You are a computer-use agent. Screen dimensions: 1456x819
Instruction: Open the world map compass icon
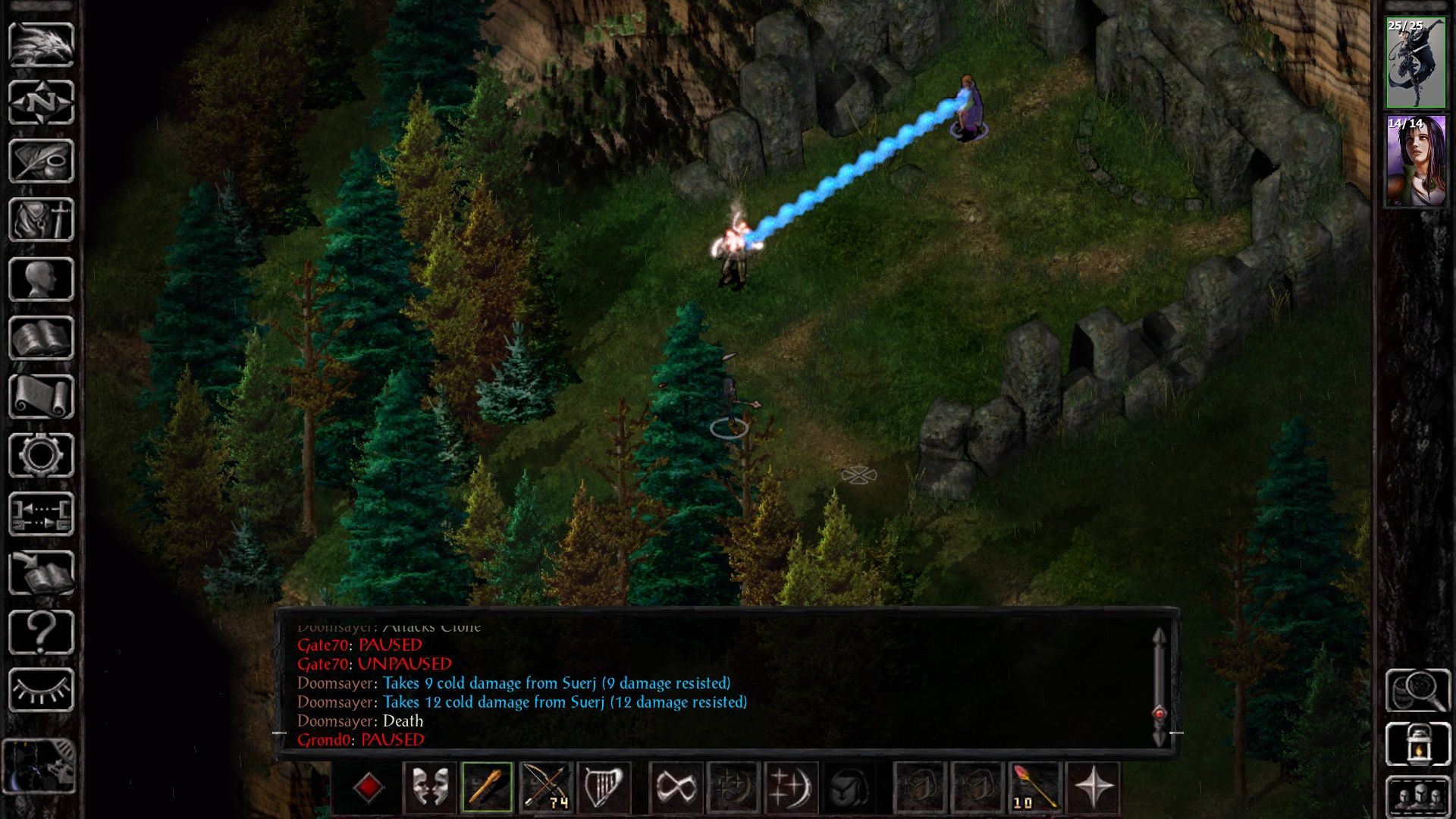click(x=42, y=101)
